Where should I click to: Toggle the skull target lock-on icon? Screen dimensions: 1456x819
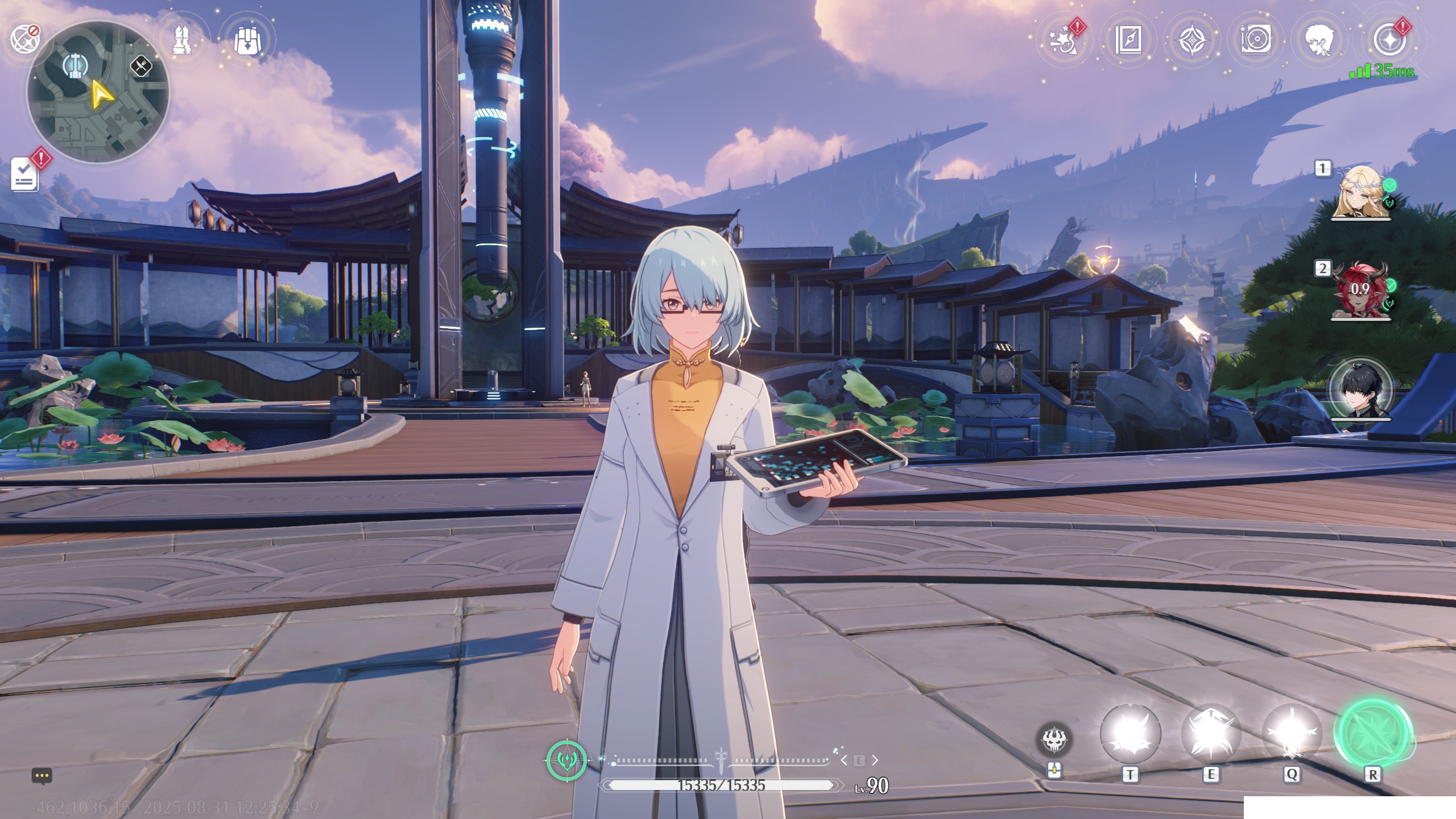(x=1054, y=739)
